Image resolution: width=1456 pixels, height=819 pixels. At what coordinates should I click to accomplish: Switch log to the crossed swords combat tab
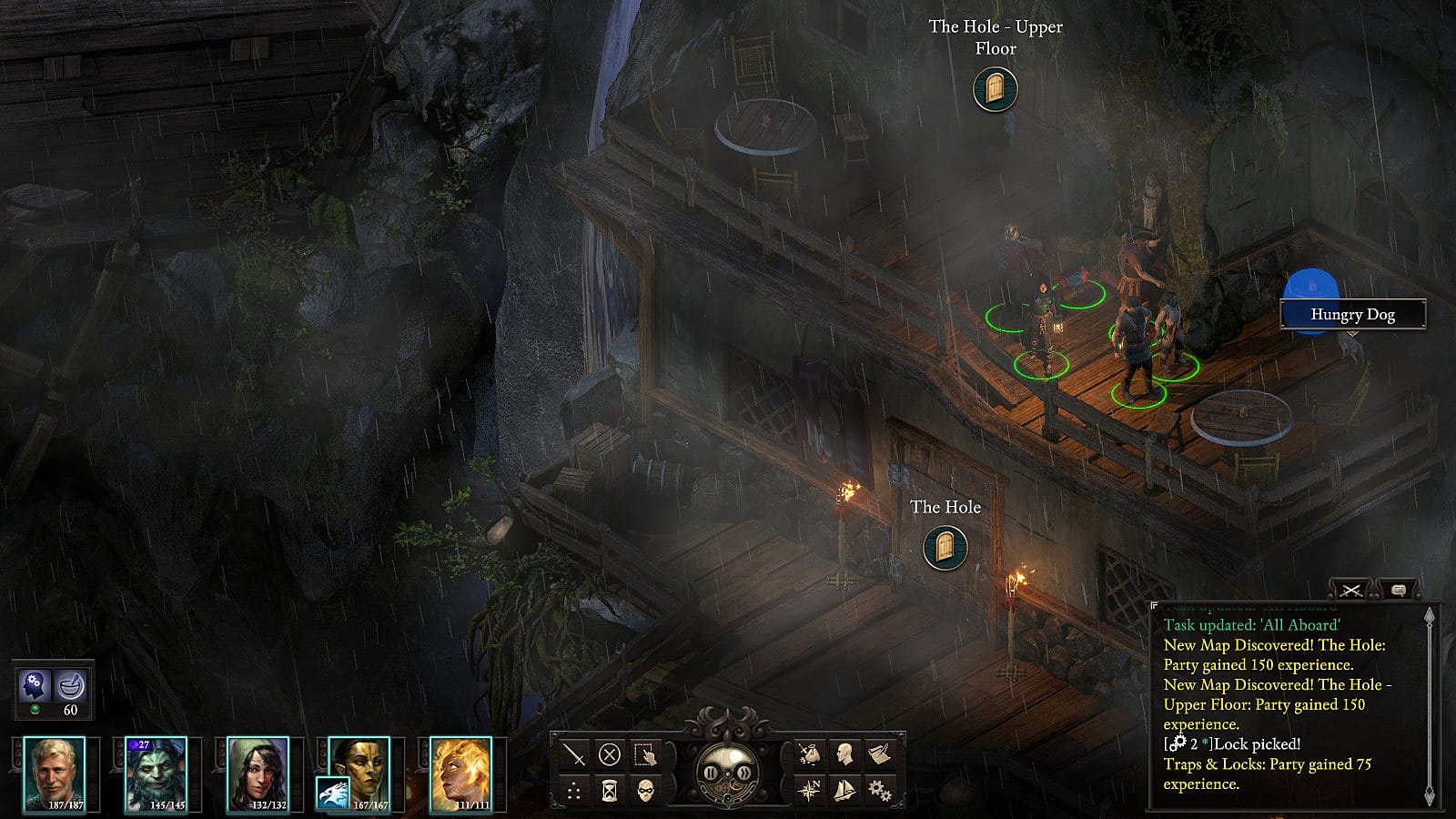click(x=1351, y=591)
